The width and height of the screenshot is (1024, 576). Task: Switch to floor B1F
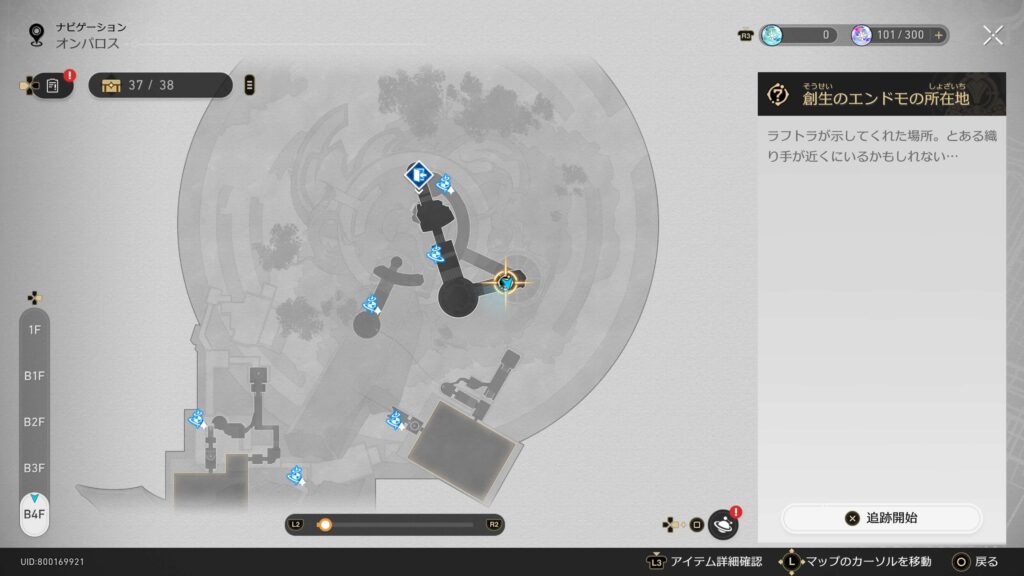[x=35, y=375]
